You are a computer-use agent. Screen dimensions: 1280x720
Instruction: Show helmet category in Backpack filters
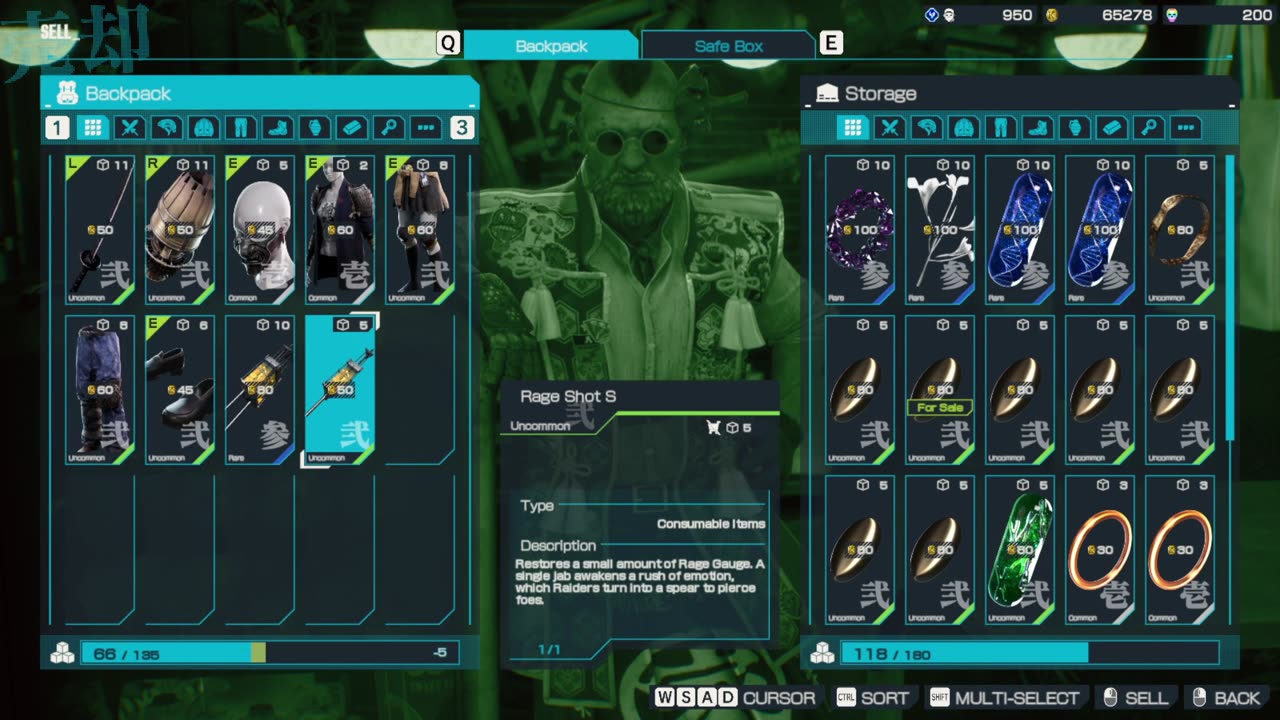(167, 128)
